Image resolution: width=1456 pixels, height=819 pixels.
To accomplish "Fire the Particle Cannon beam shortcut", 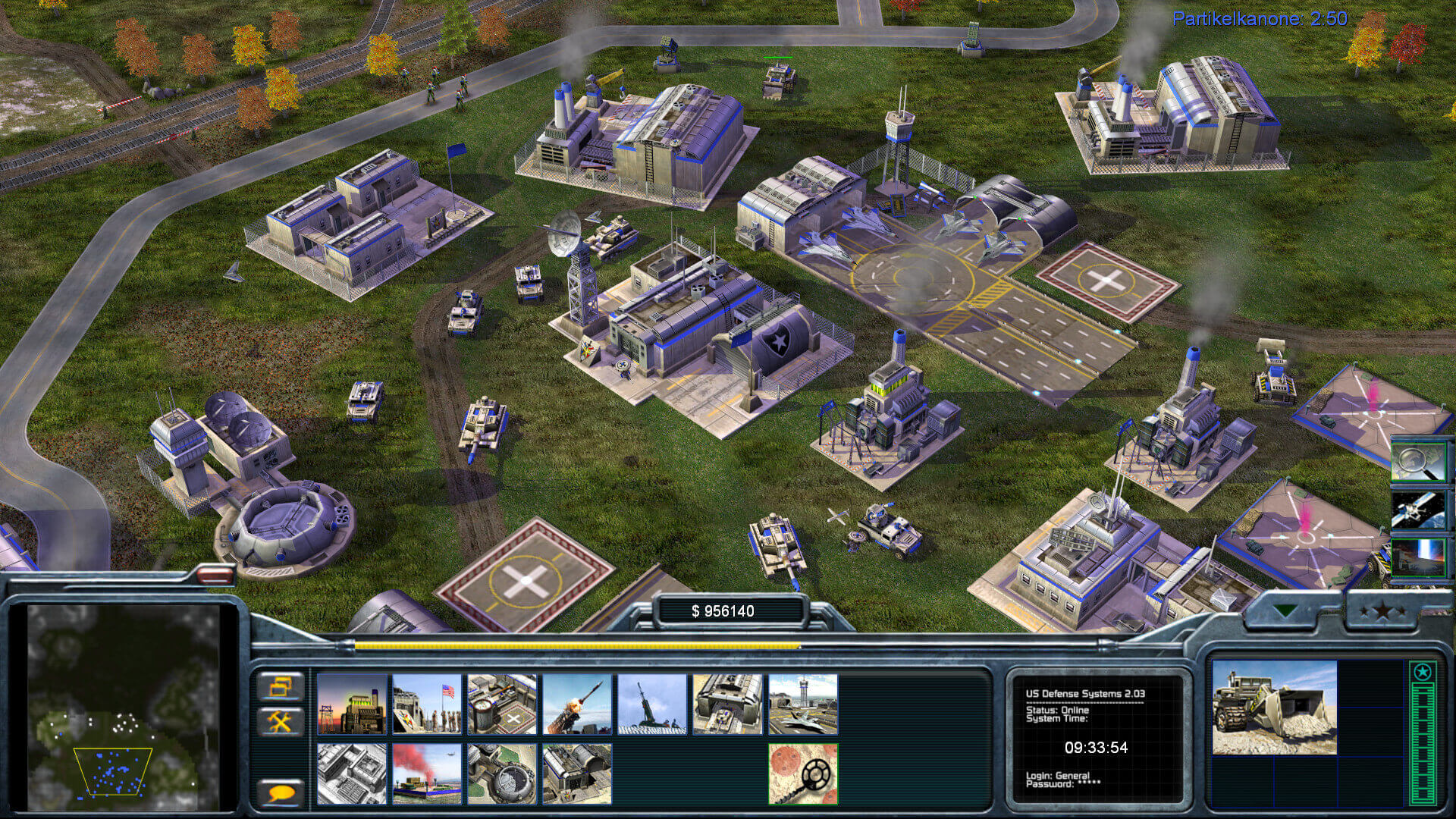I will pos(1418,557).
